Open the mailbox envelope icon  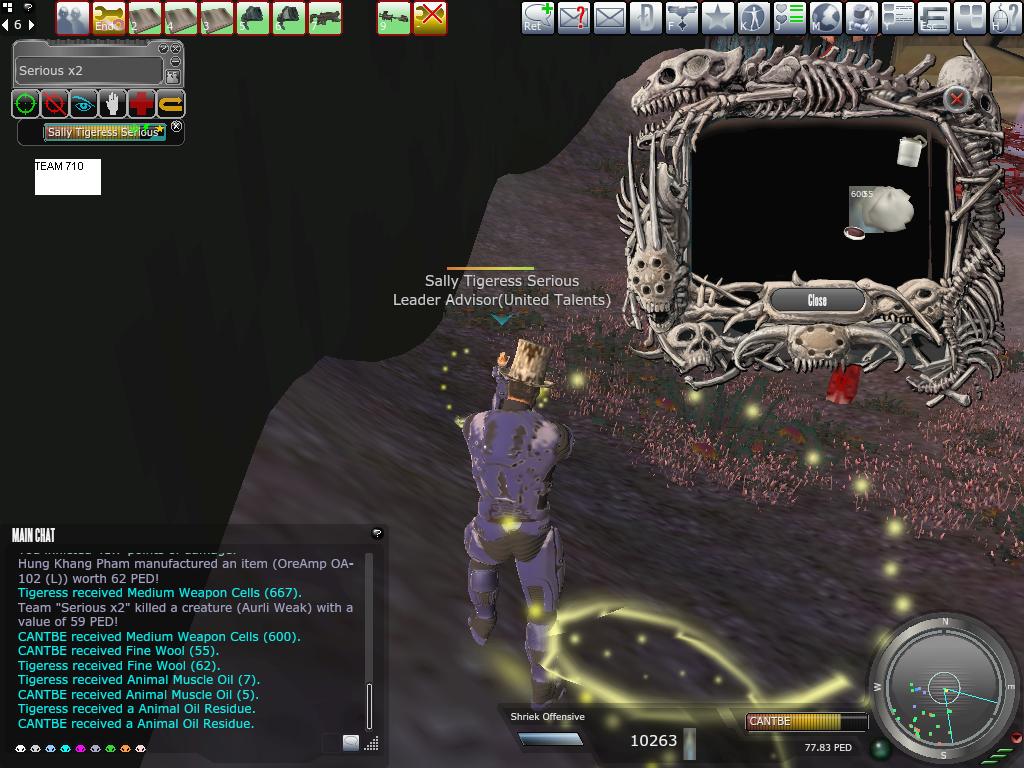pos(609,17)
